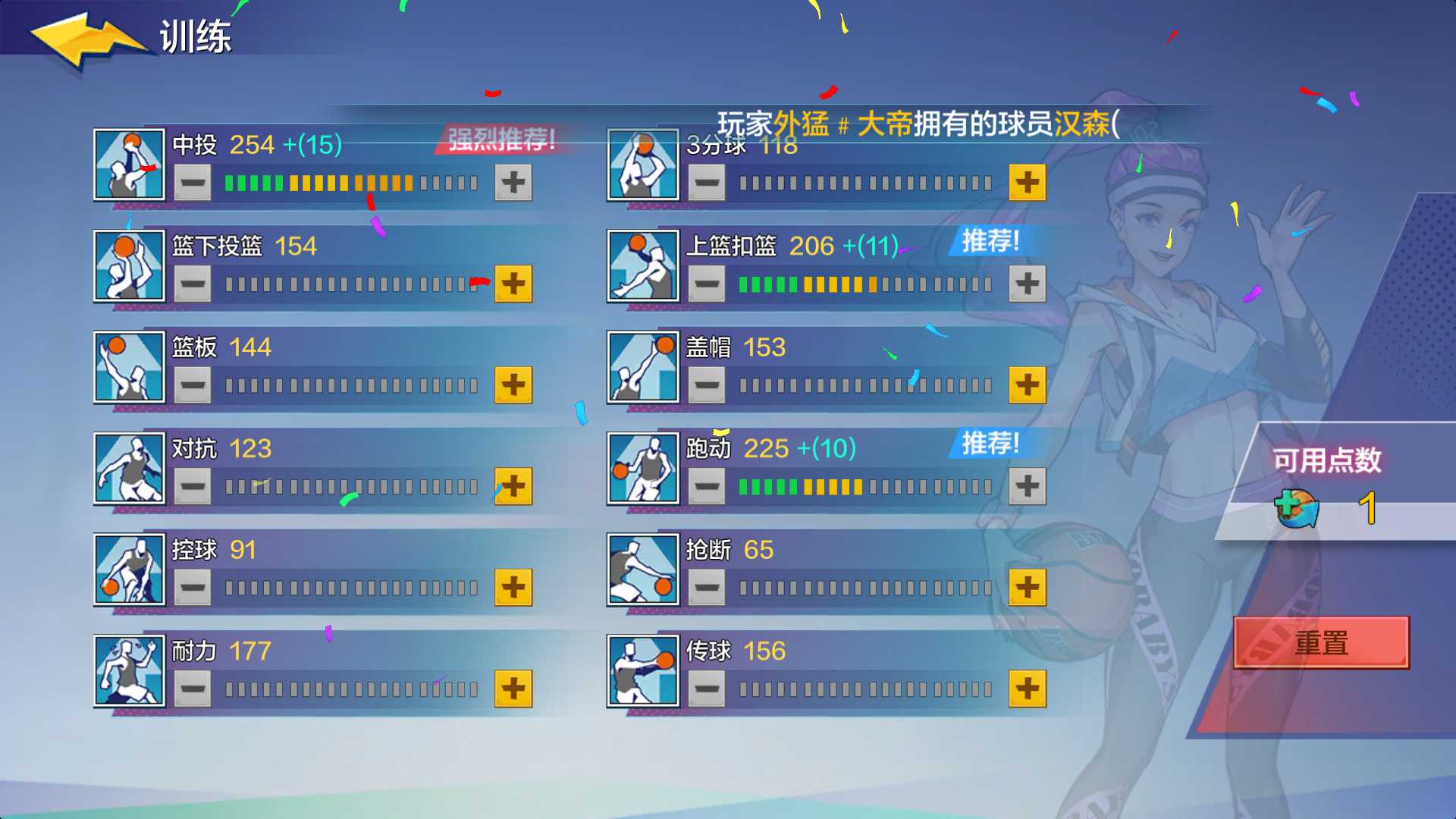
Task: Select the 盖帽 block skill icon
Action: [642, 367]
